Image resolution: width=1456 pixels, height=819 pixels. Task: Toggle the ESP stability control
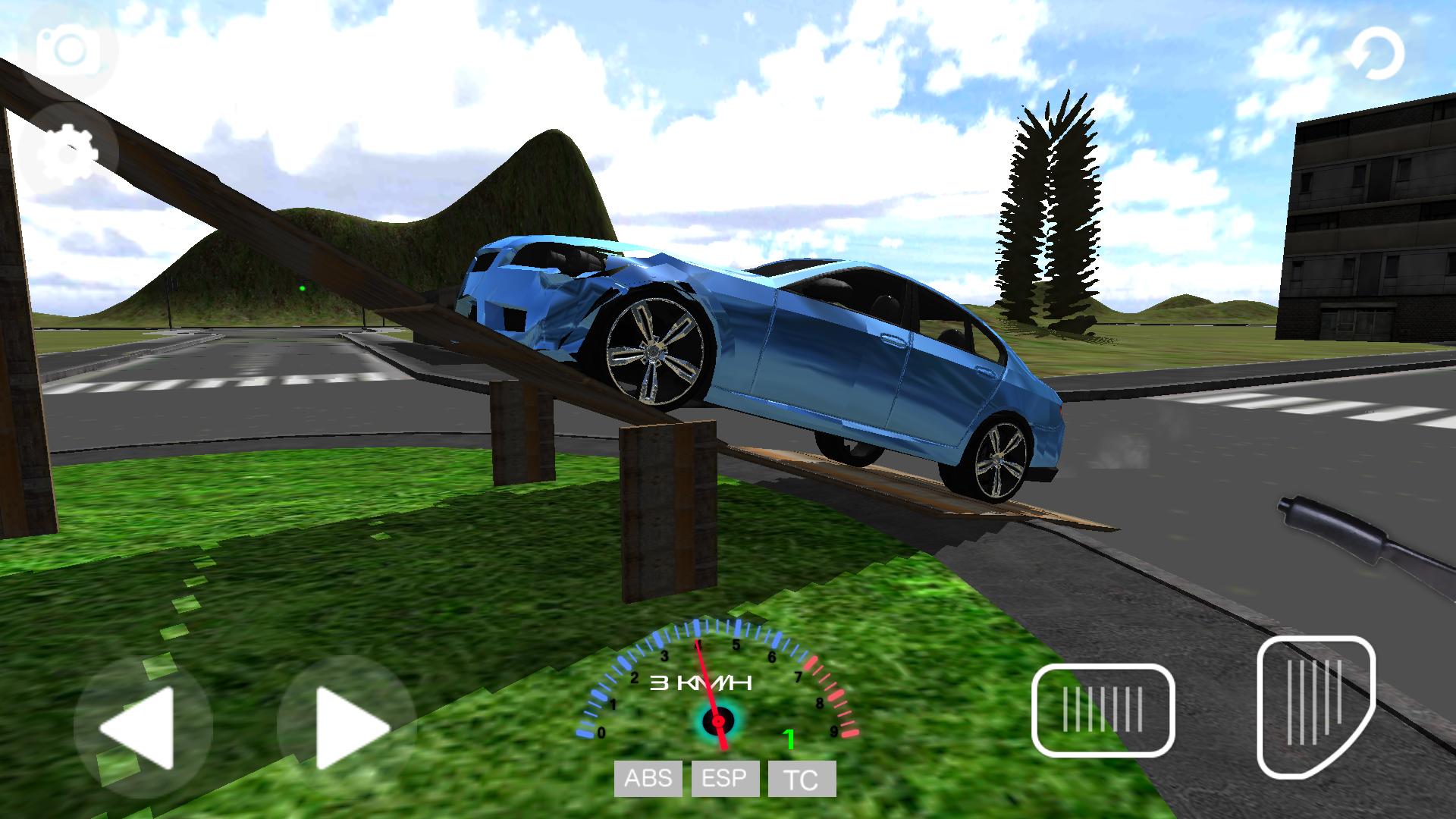pos(724,778)
